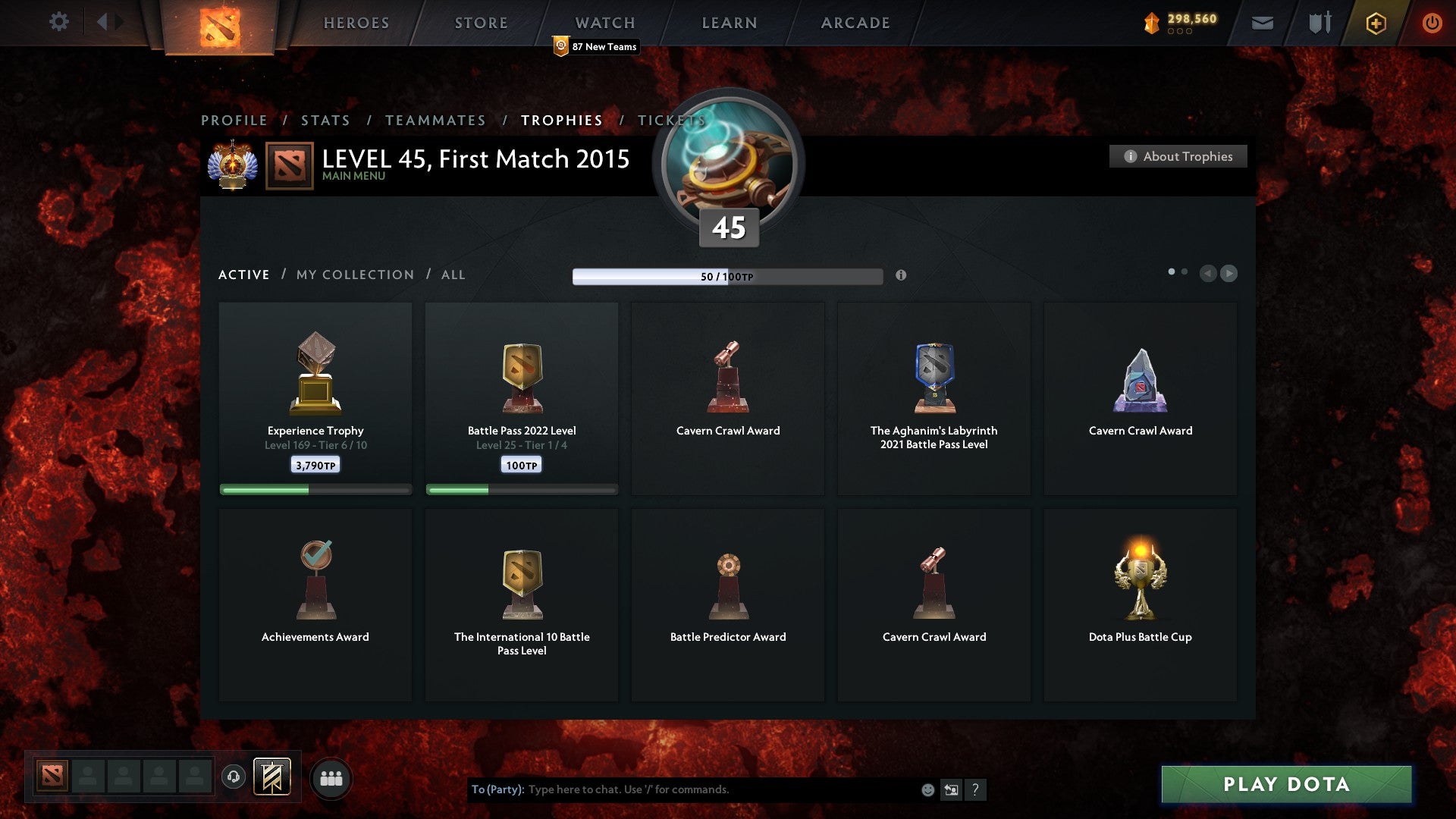Toggle voice chat with the headset icon
1456x819 pixels.
pos(233,776)
